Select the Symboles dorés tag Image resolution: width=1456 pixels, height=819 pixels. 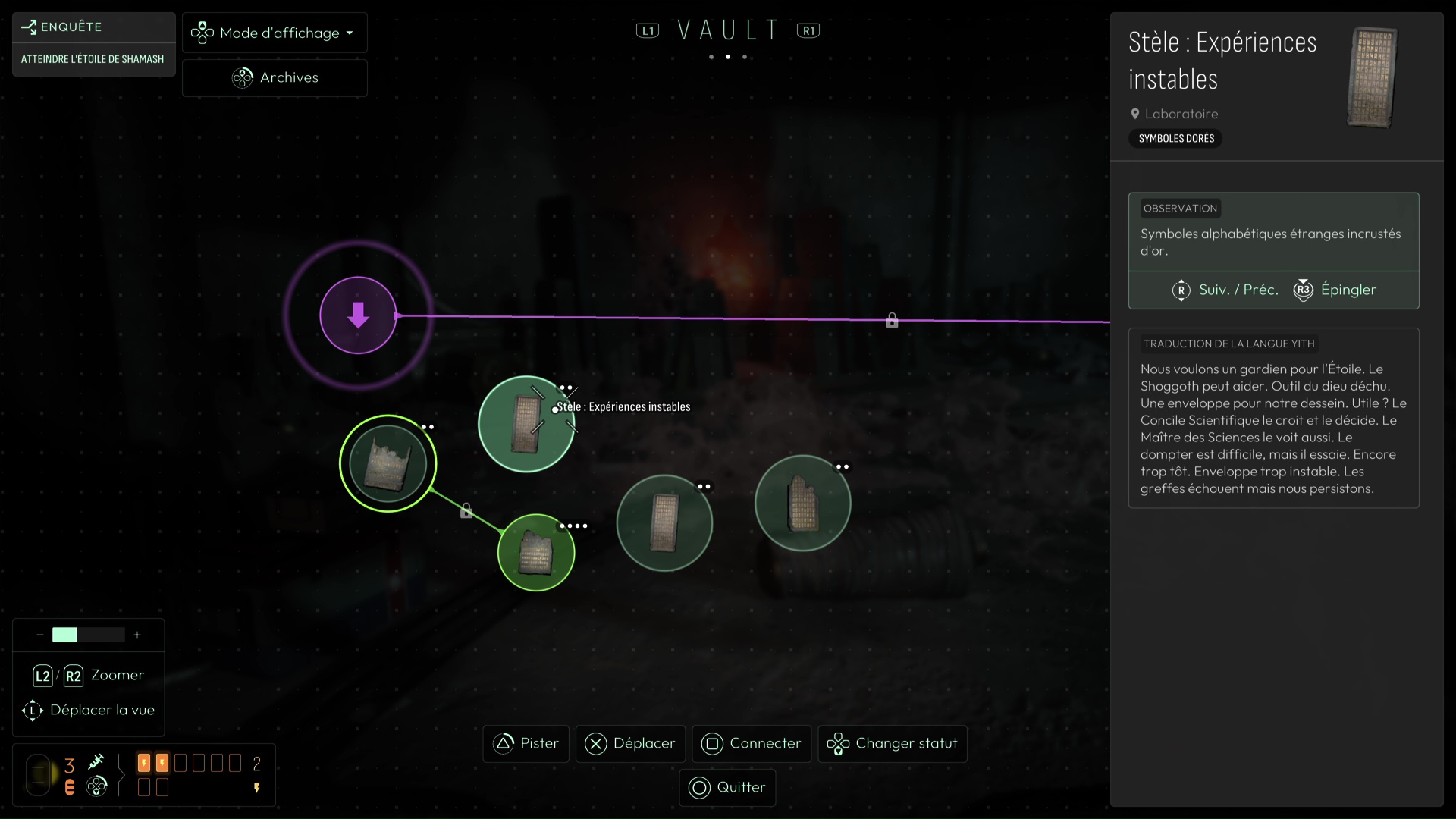pos(1176,138)
